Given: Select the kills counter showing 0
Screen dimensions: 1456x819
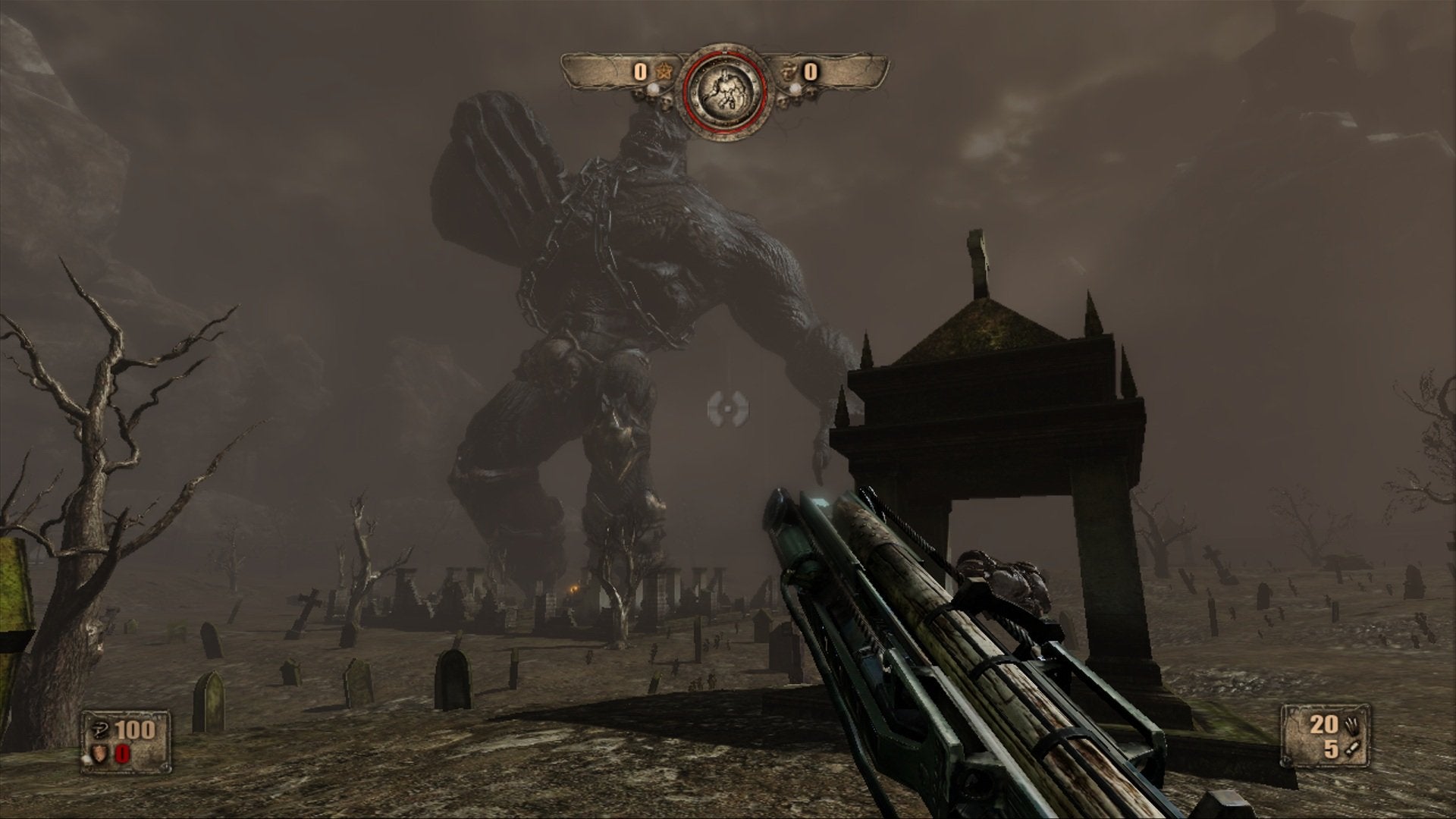Looking at the screenshot, I should click(639, 72).
